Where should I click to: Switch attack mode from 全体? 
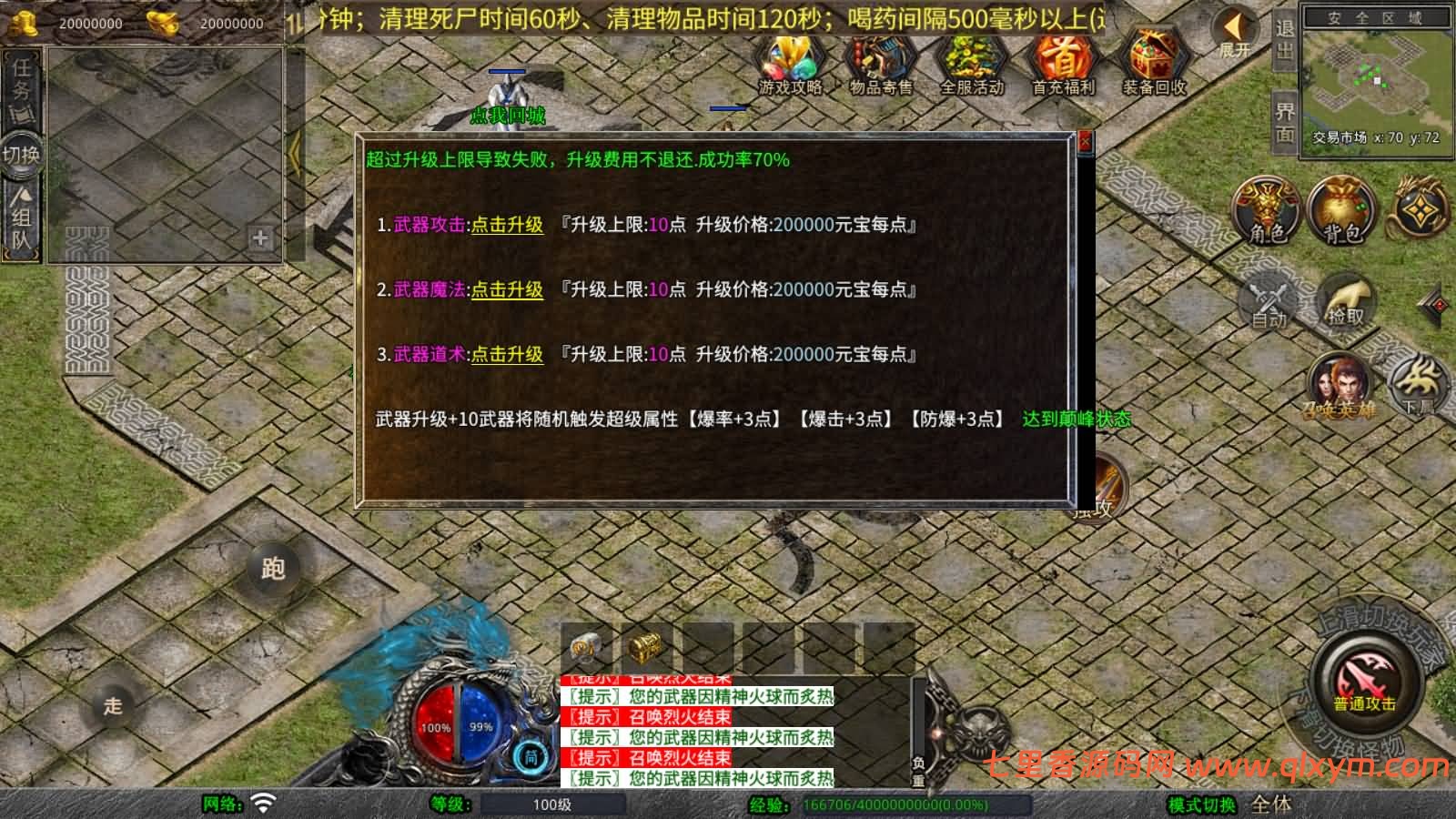coord(1271,804)
